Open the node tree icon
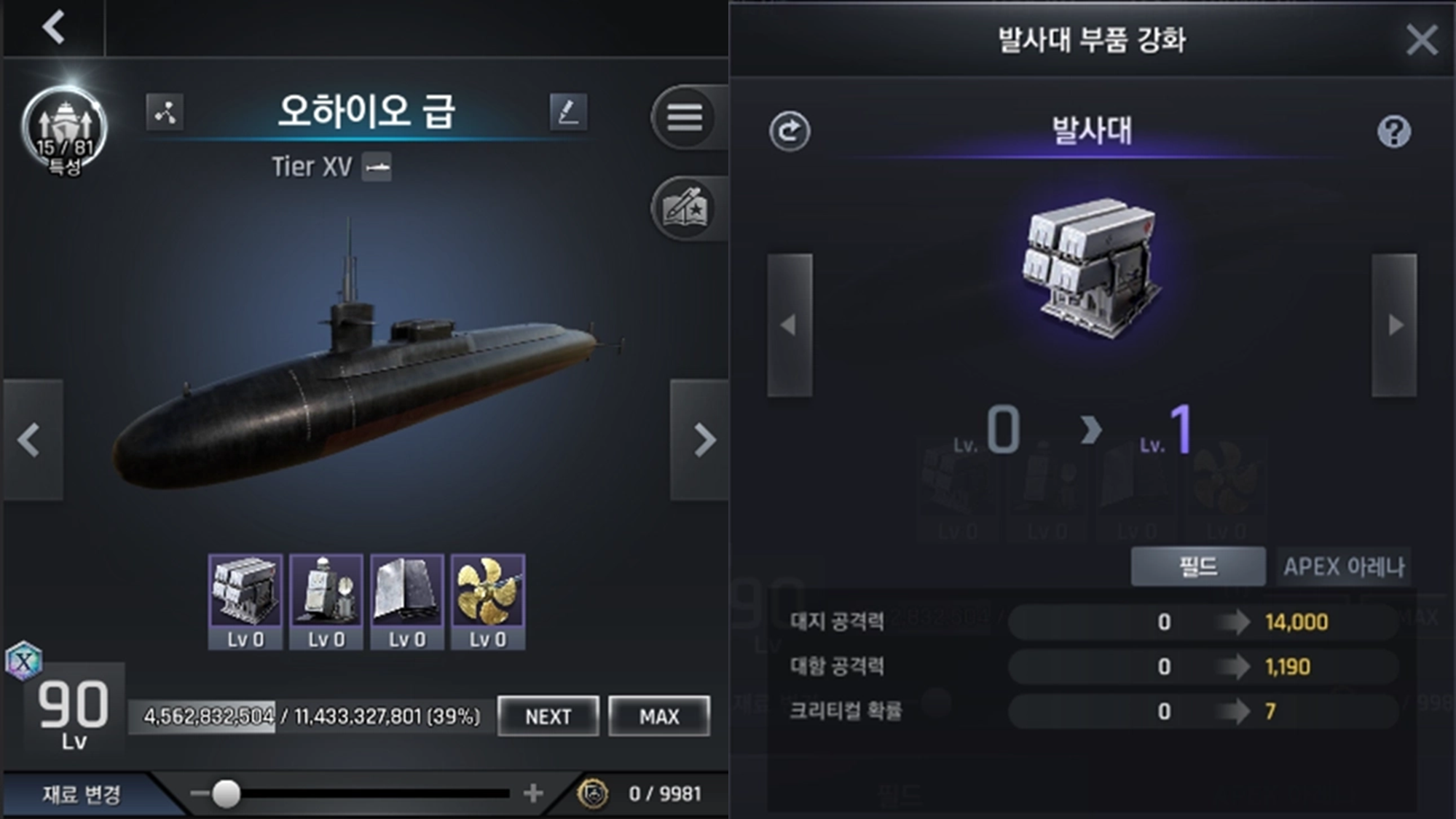The width and height of the screenshot is (1456, 819). 165,112
